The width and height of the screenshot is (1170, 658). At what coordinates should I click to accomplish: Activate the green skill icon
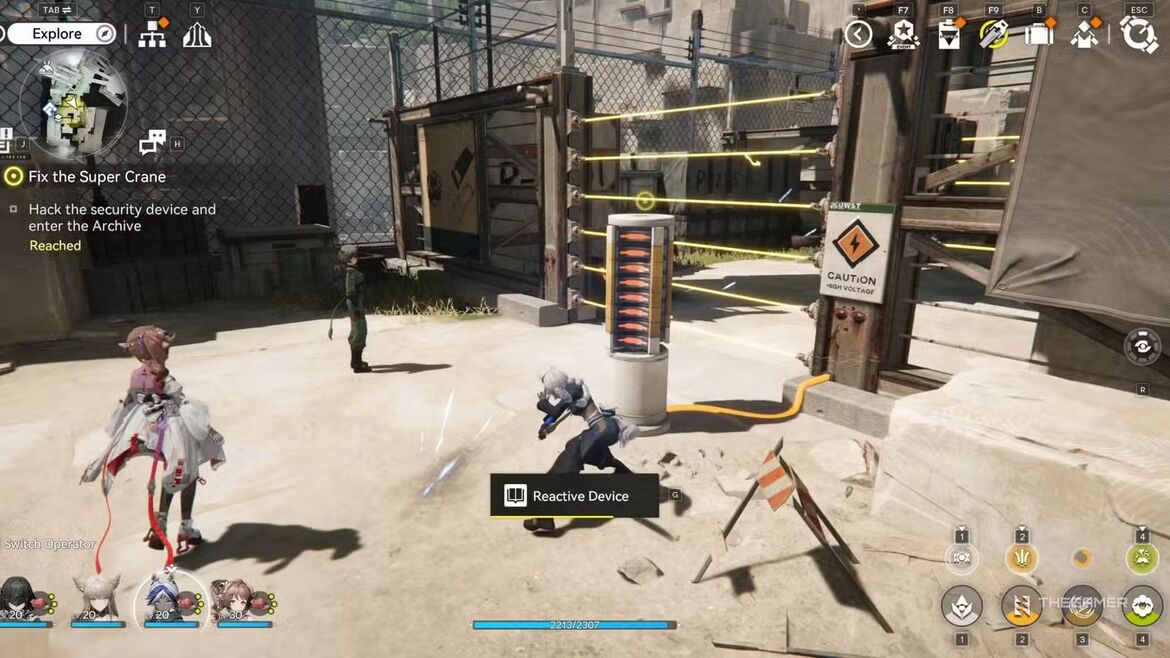(1142, 558)
